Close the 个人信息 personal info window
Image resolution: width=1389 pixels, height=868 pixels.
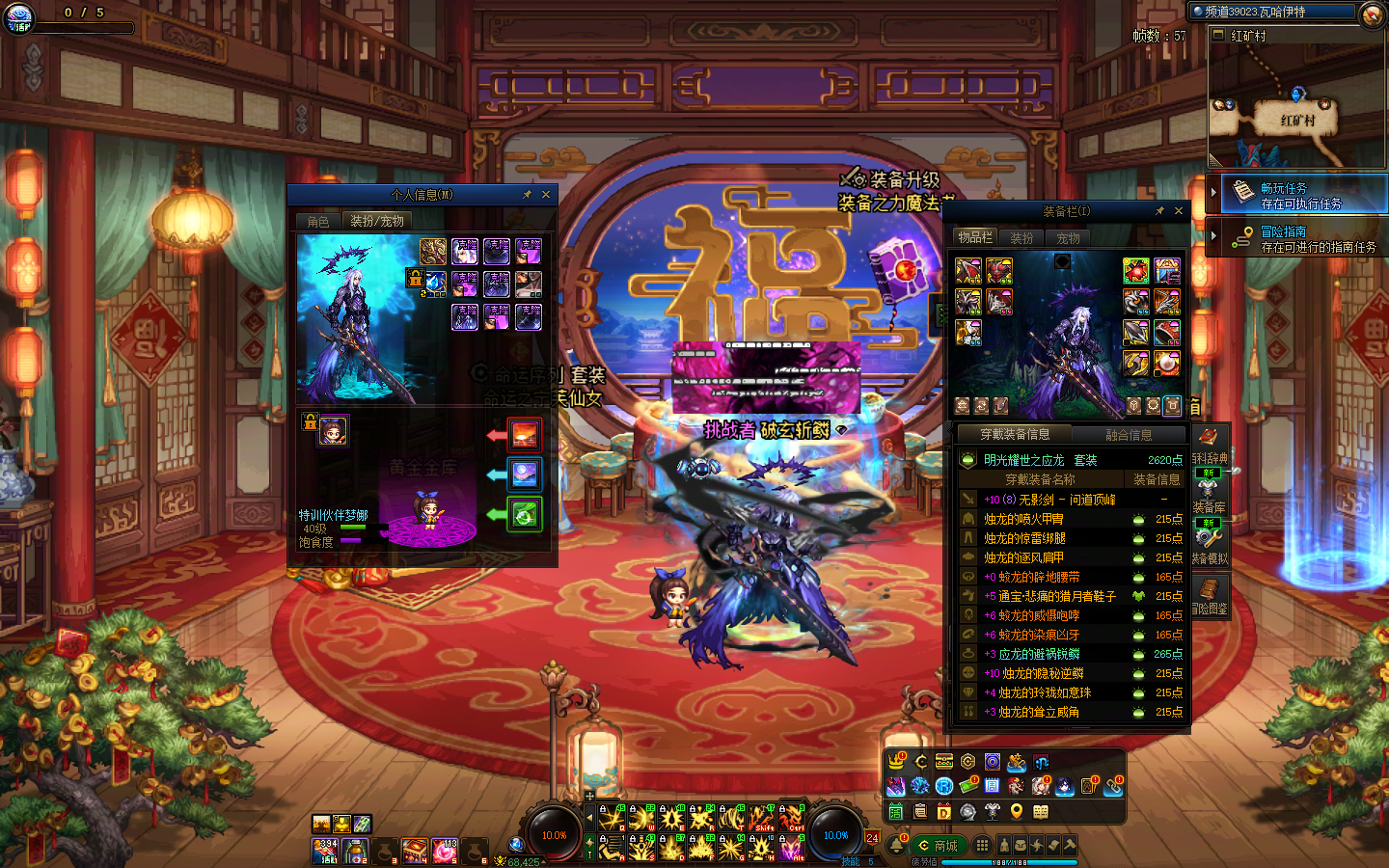[x=546, y=195]
